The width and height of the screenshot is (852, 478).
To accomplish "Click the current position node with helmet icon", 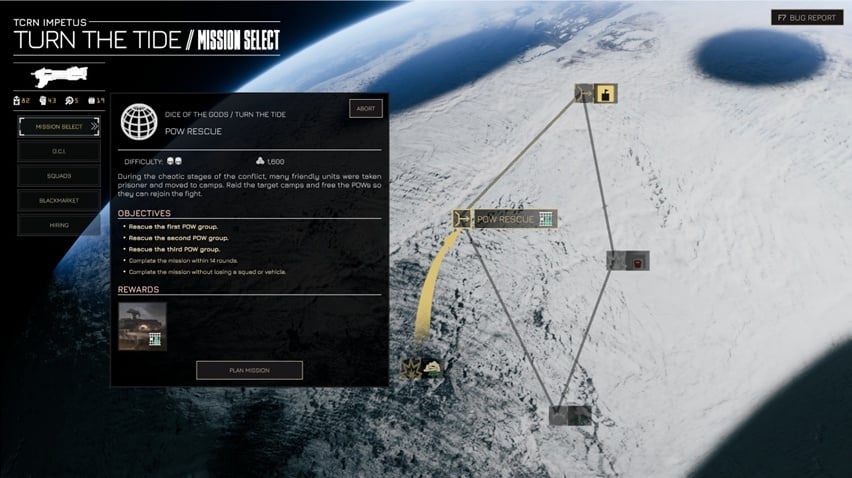I will click(422, 368).
